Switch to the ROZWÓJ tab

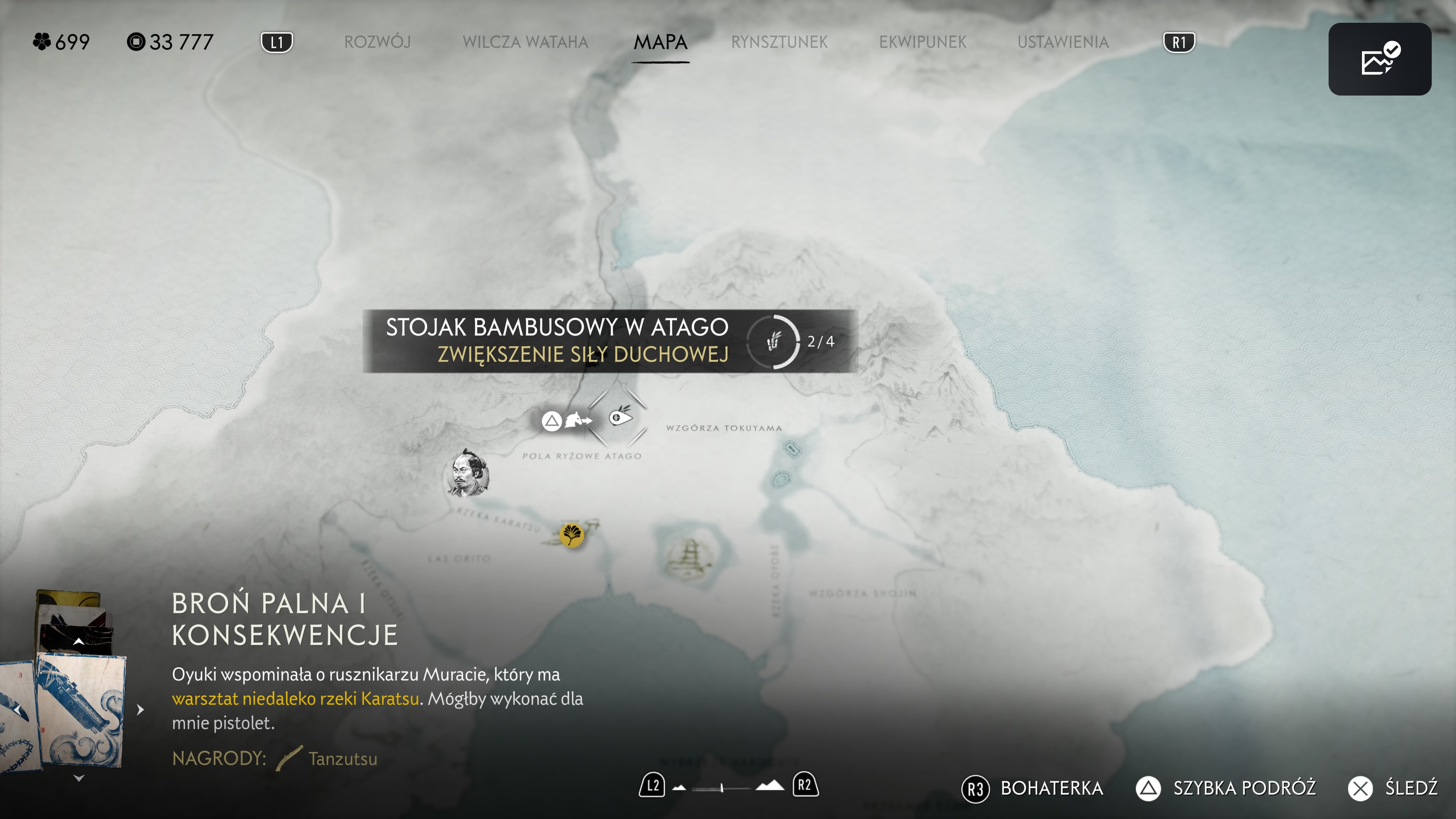point(377,42)
